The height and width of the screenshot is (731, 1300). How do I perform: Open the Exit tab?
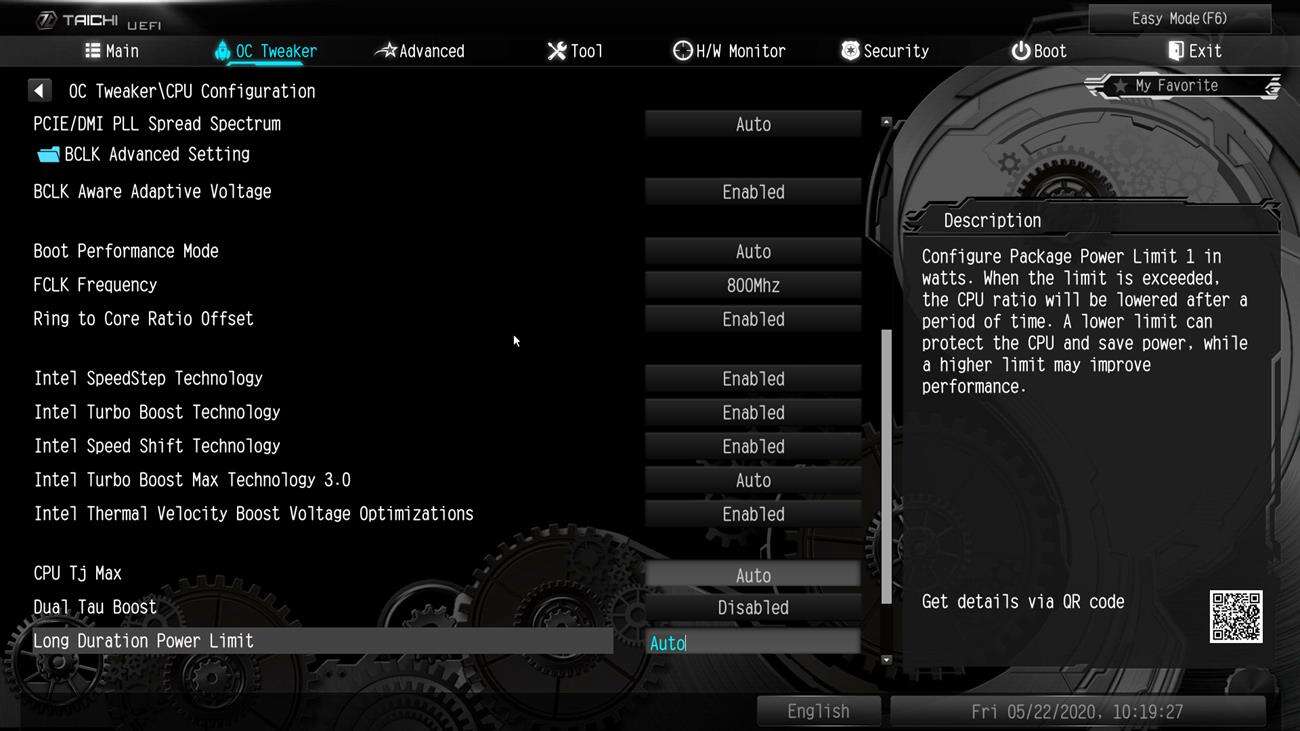click(1194, 51)
